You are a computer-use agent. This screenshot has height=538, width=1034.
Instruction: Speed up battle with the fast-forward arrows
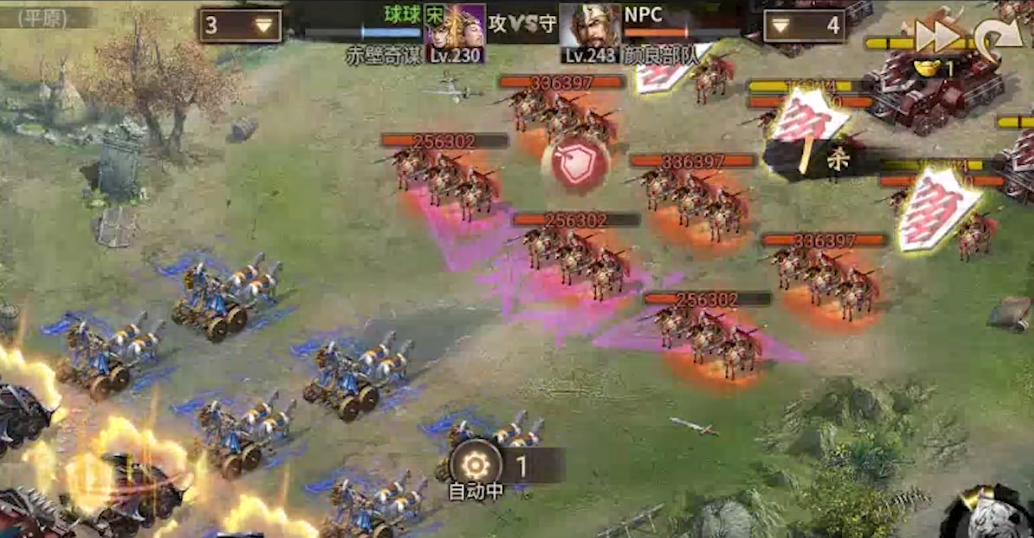pyautogui.click(x=937, y=36)
